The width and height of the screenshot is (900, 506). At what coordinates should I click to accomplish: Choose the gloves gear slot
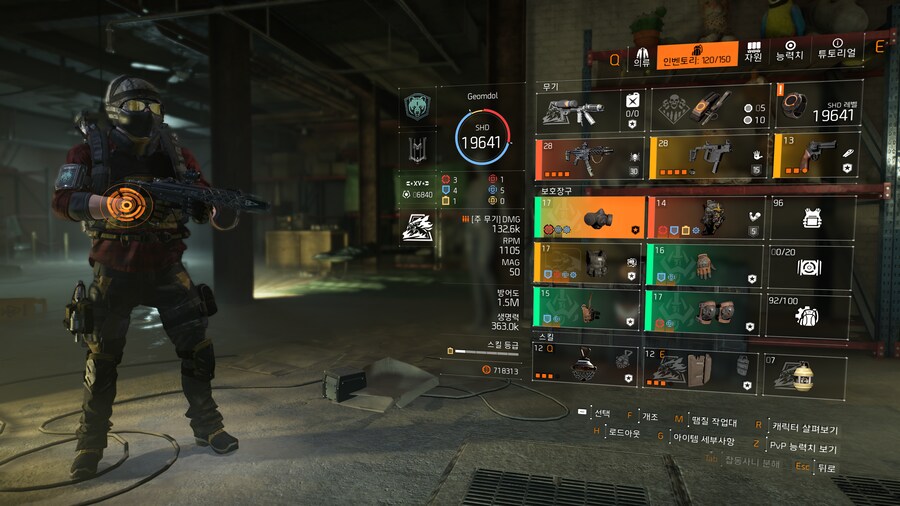pos(704,265)
